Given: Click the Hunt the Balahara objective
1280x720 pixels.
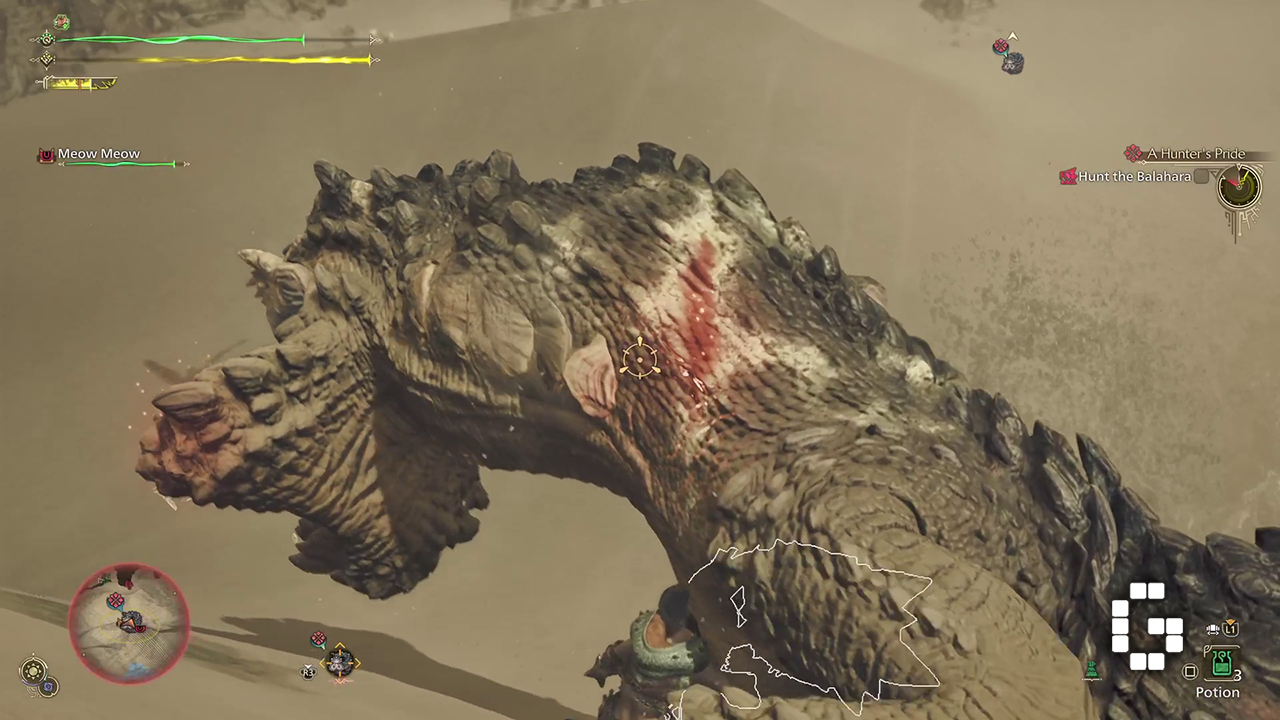Looking at the screenshot, I should tap(1134, 177).
